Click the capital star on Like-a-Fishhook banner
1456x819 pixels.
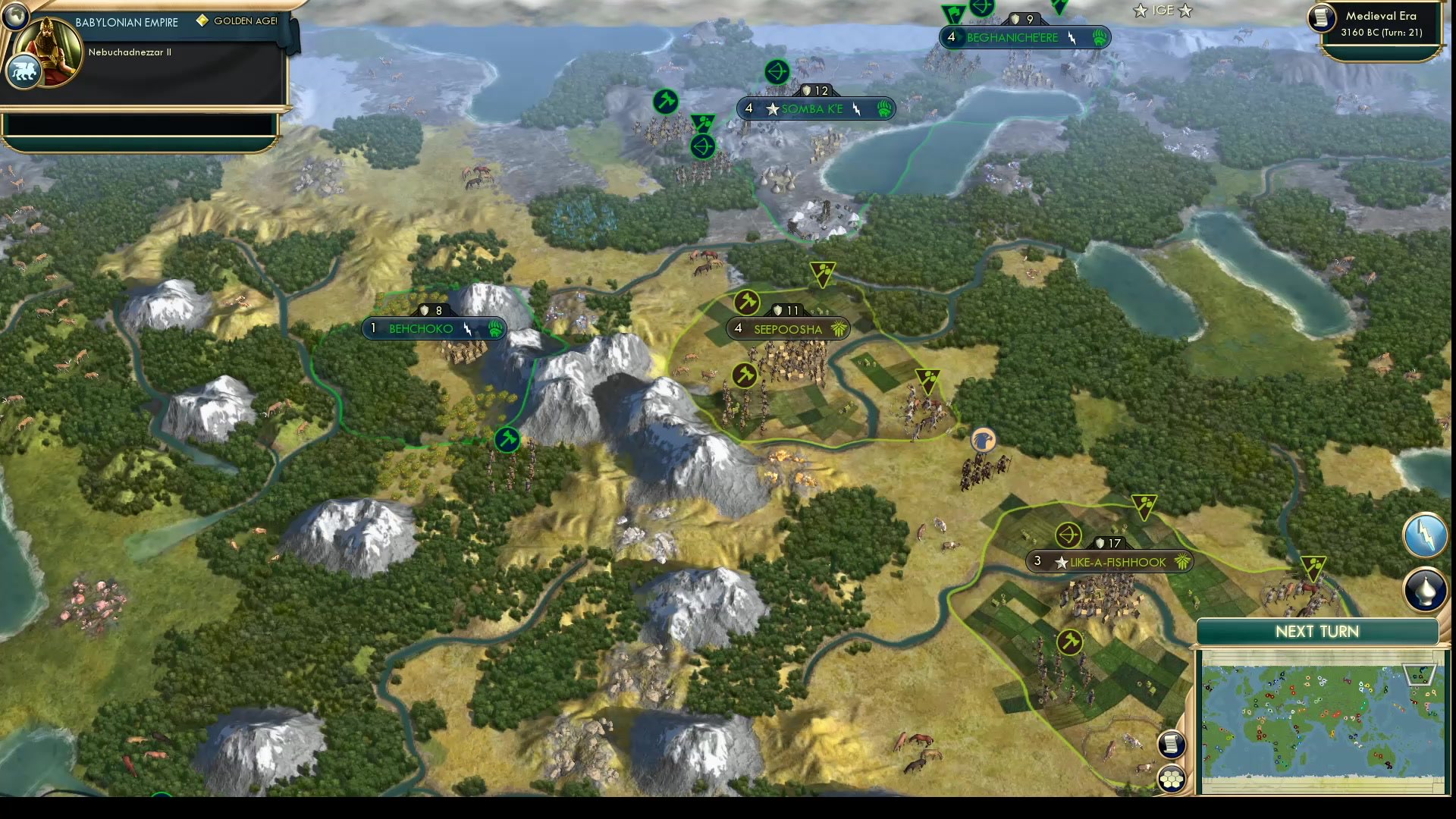[x=1059, y=562]
